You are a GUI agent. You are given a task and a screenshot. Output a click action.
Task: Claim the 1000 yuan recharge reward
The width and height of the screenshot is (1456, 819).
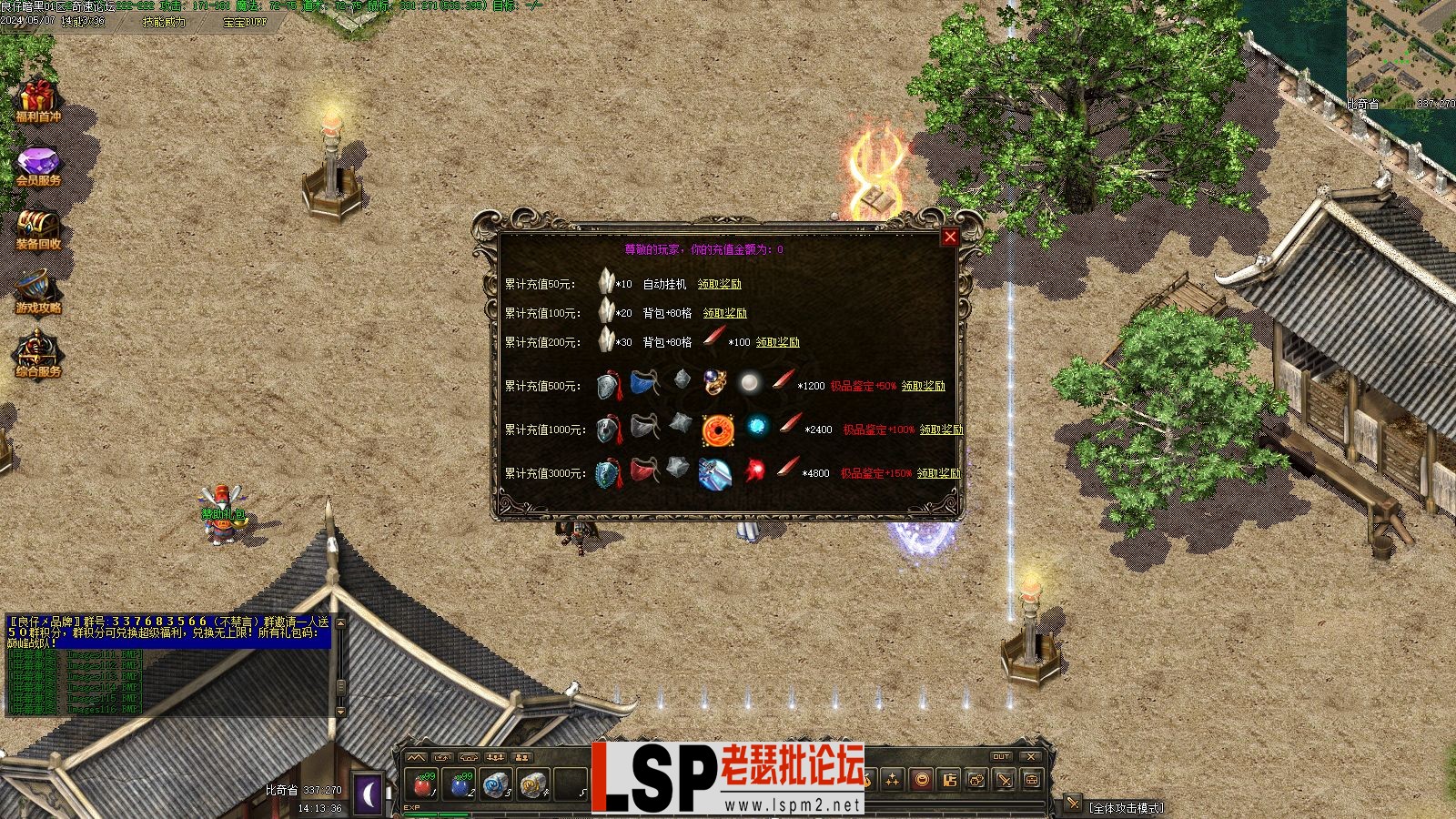tap(941, 430)
